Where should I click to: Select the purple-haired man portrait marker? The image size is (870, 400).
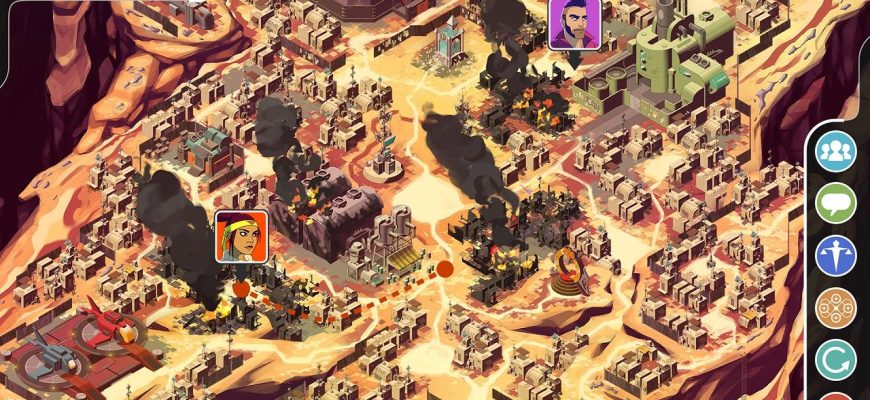pyautogui.click(x=575, y=24)
